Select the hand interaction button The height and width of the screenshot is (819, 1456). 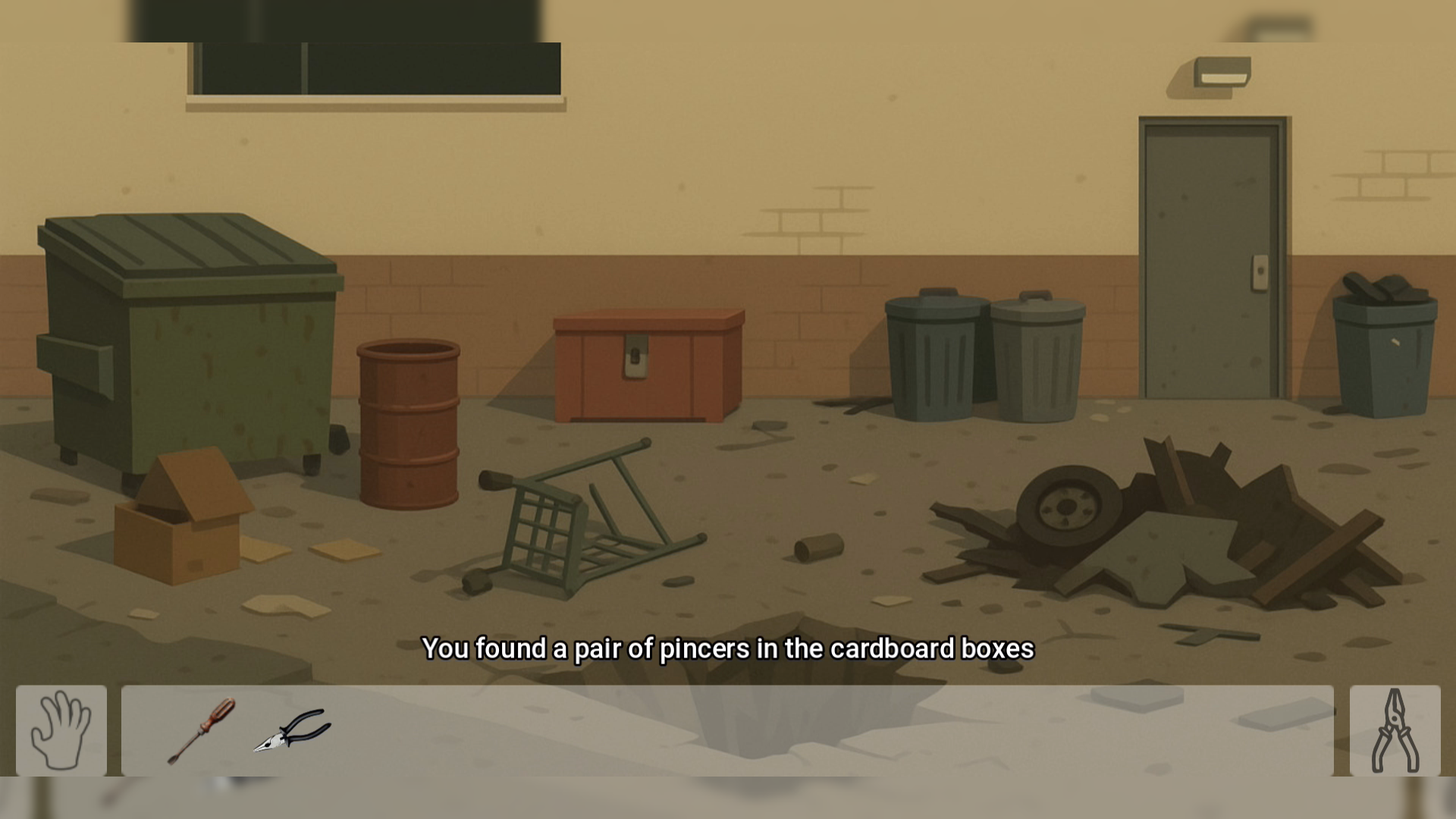coord(61,730)
